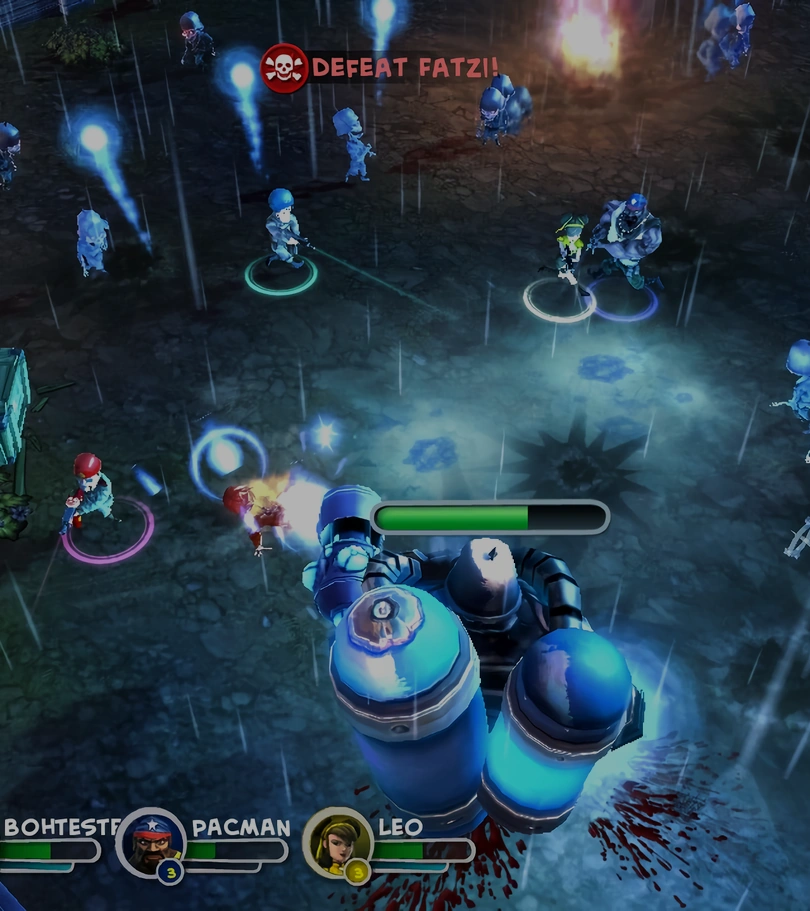Click the Defeat Fatzi objective tracker

pyautogui.click(x=381, y=68)
